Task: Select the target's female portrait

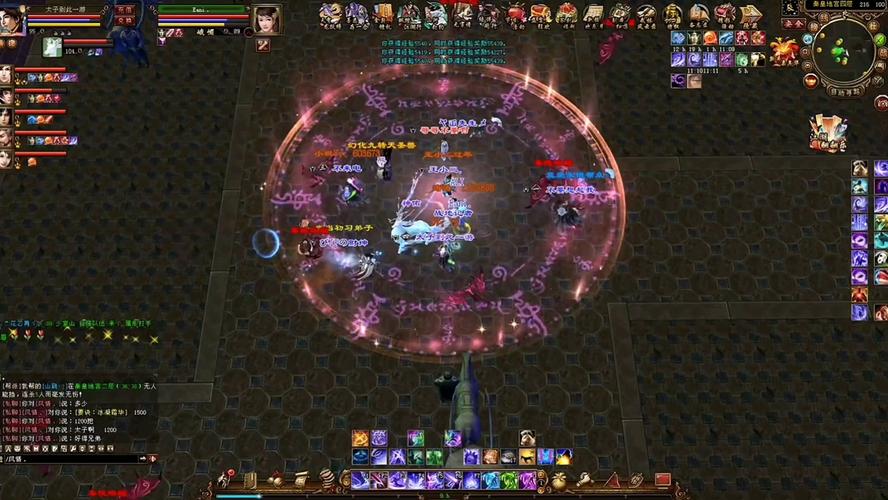Action: 266,19
